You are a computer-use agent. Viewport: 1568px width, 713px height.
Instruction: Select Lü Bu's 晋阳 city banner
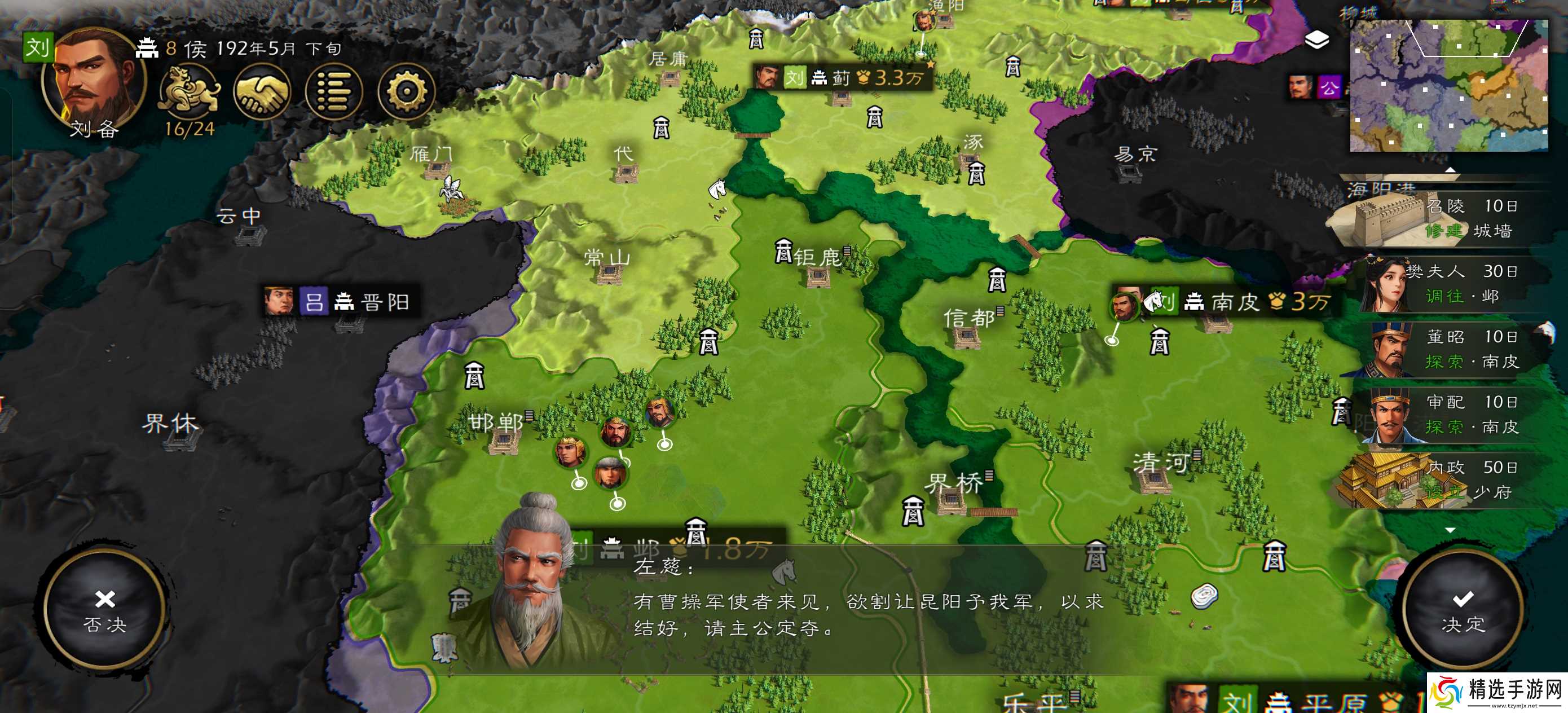pos(338,301)
